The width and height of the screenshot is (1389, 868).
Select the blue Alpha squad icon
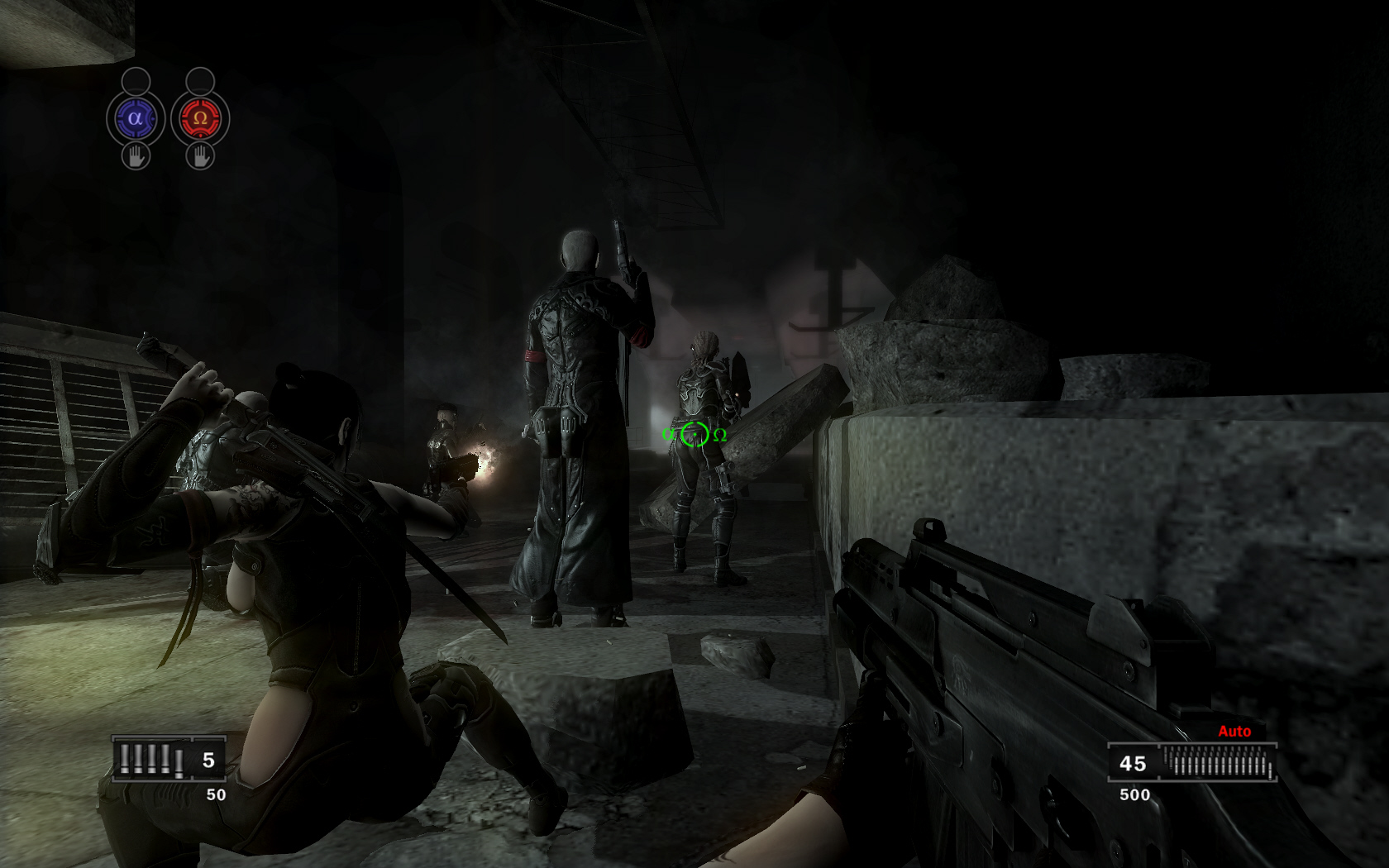pos(136,119)
